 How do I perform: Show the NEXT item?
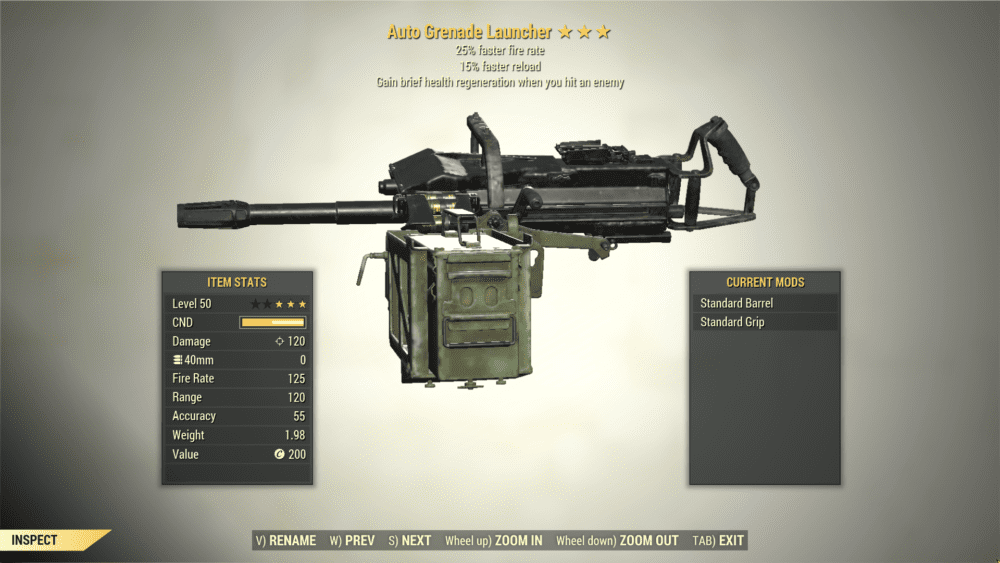coord(410,541)
